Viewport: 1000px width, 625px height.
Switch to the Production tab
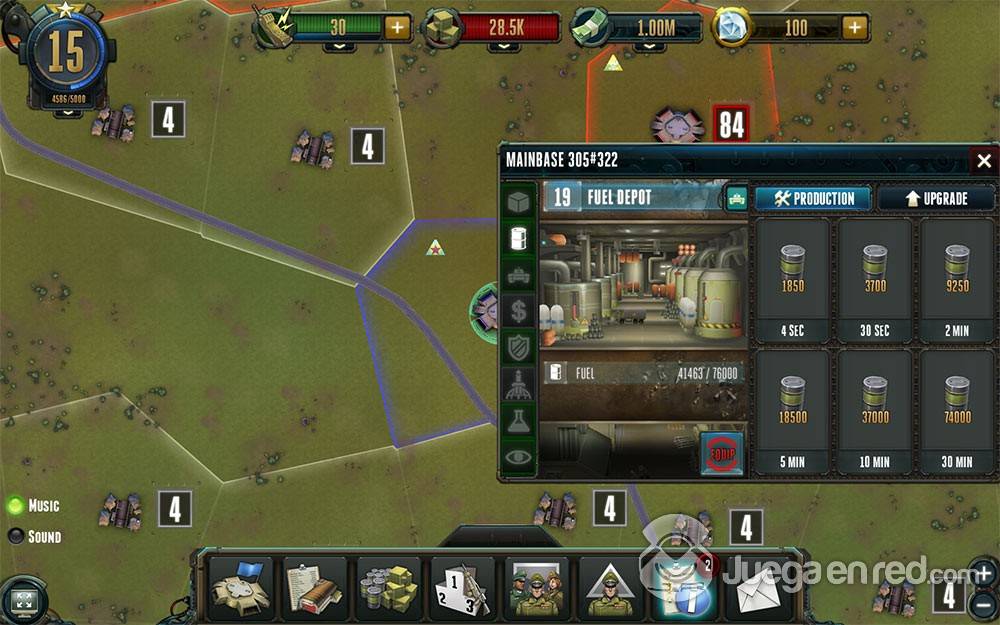point(812,198)
